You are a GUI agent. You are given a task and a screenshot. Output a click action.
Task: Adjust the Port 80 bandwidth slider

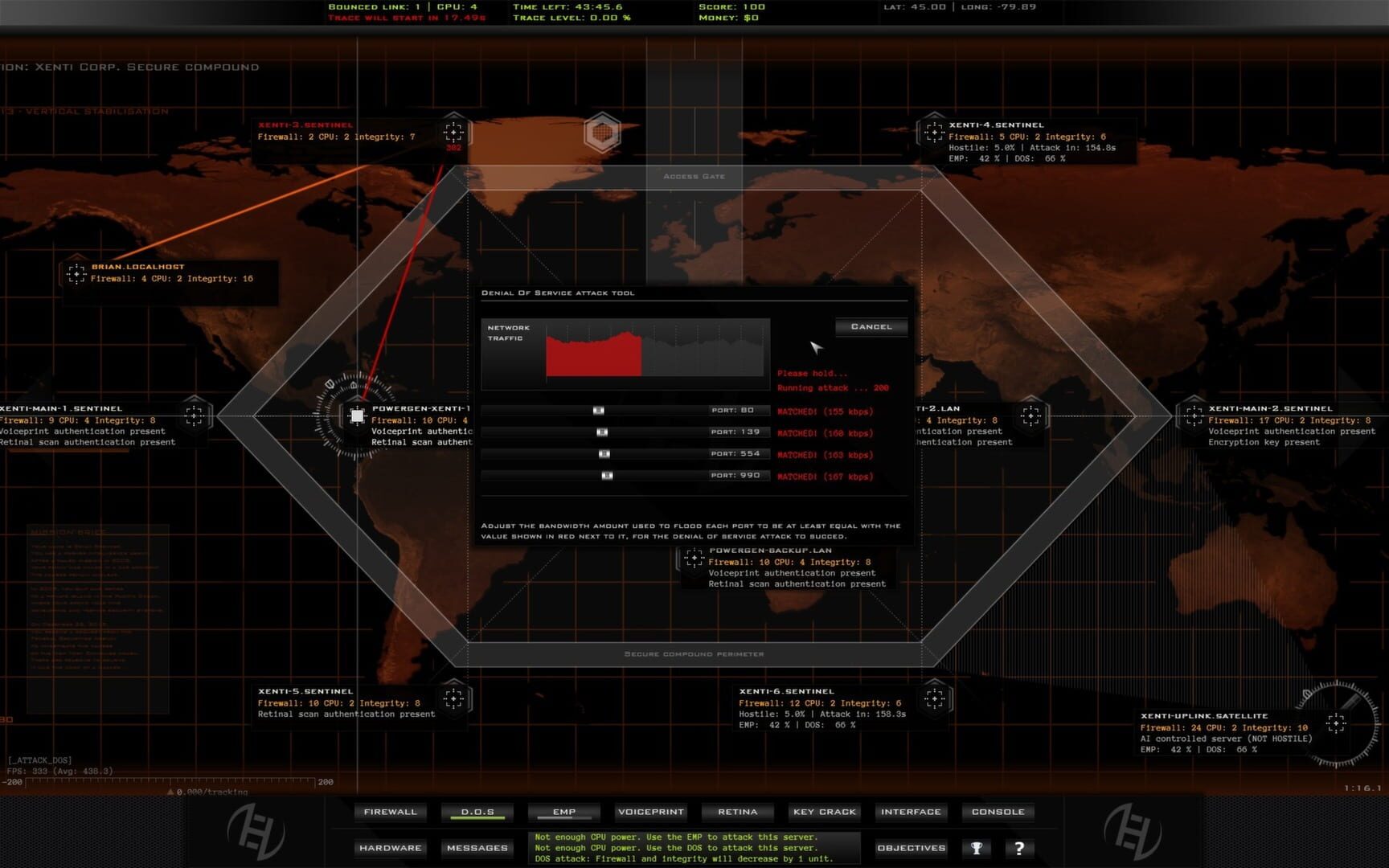coord(598,410)
